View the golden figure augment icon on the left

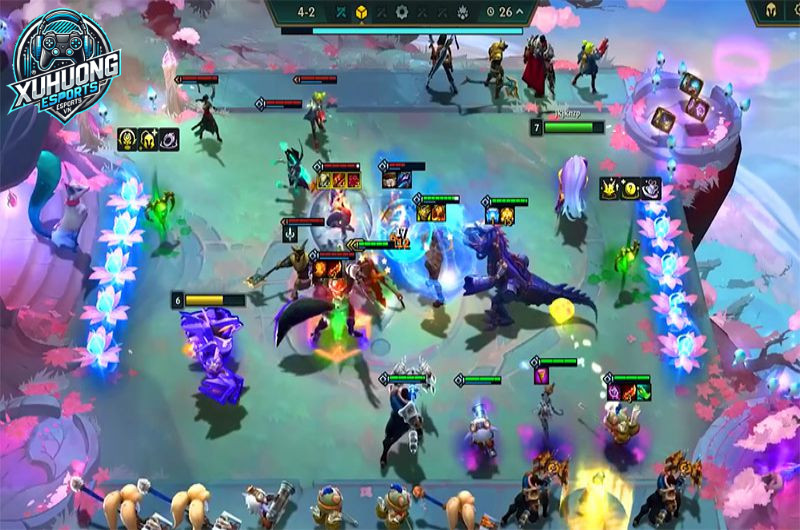point(128,140)
